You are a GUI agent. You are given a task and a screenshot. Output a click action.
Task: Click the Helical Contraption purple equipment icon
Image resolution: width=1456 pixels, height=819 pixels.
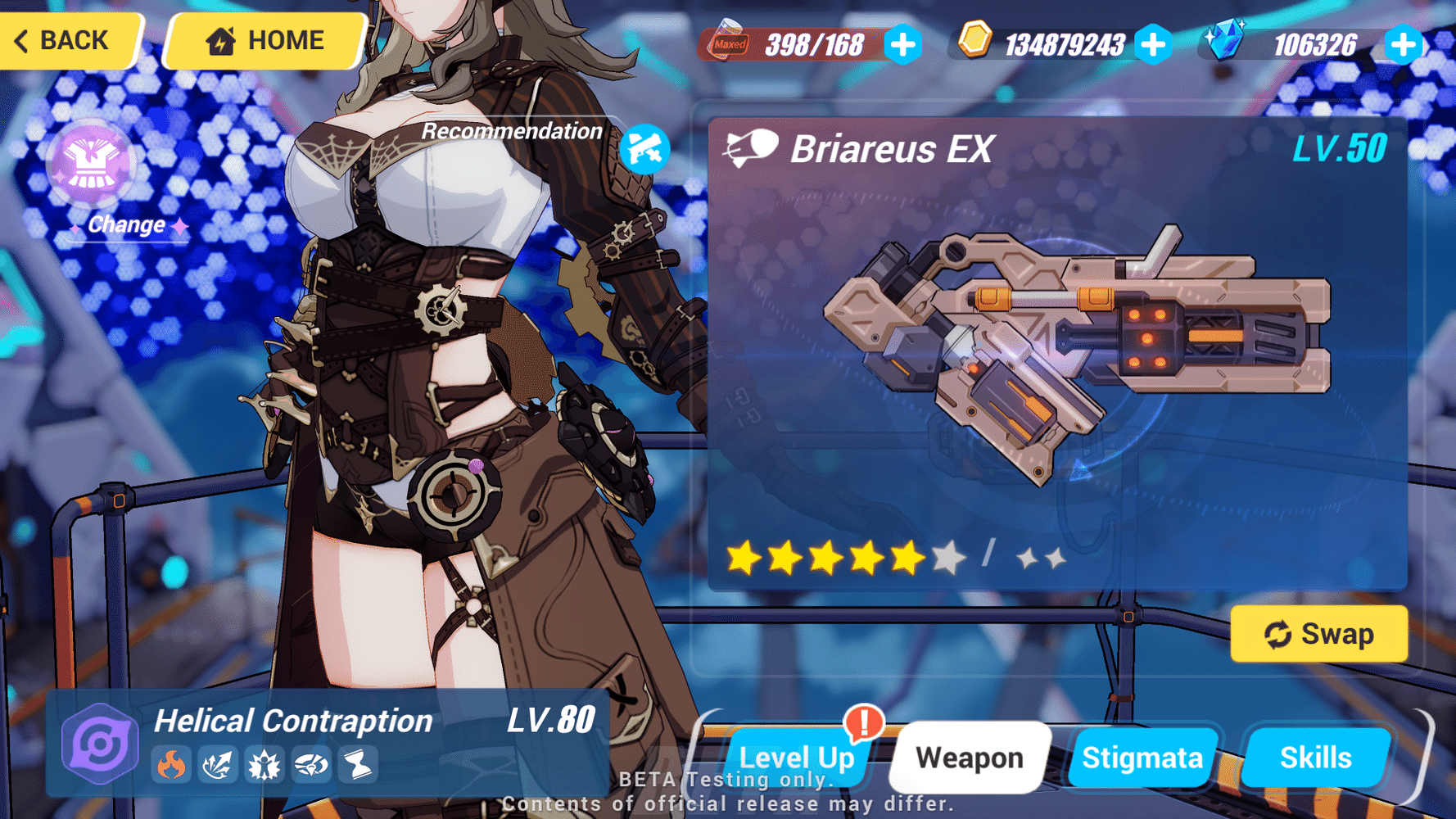[x=98, y=742]
